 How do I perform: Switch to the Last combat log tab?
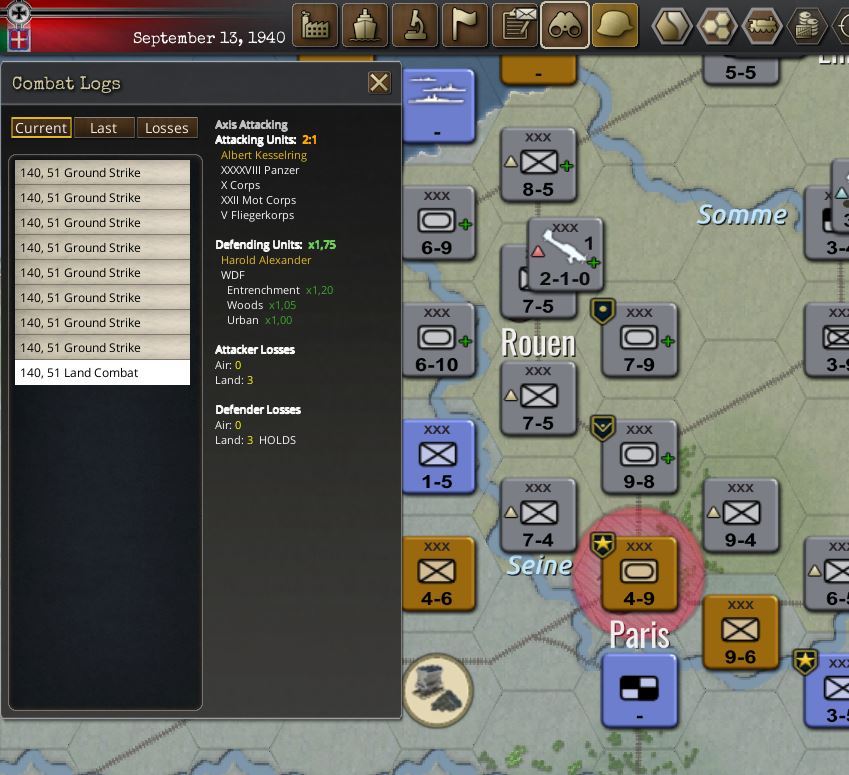click(x=103, y=128)
